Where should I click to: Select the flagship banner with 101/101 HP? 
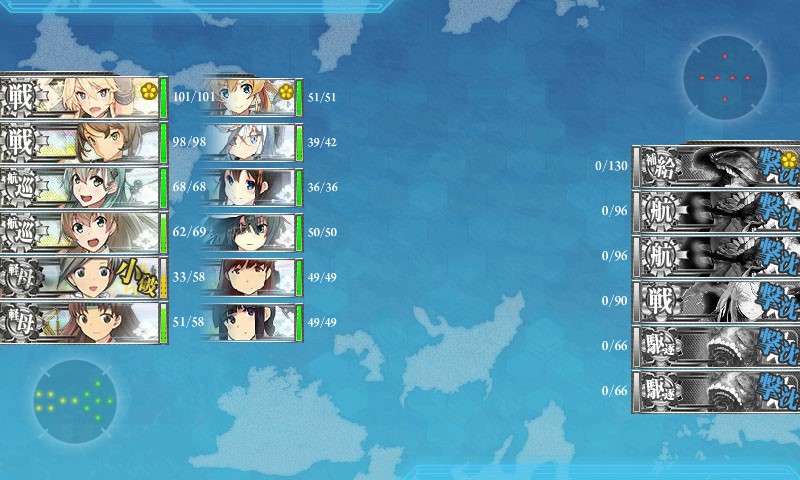coord(83,97)
